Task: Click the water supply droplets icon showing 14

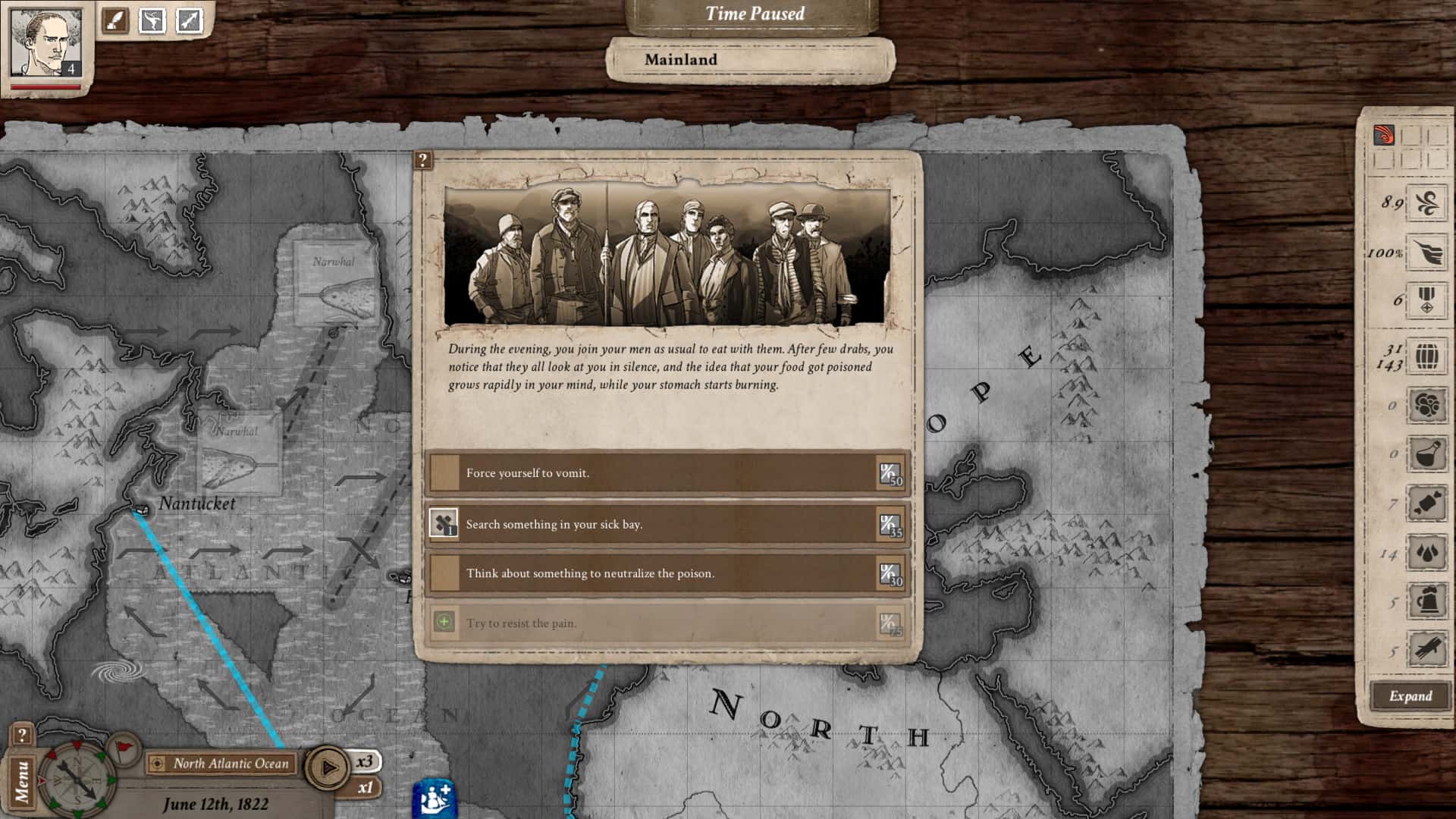Action: coord(1426,552)
